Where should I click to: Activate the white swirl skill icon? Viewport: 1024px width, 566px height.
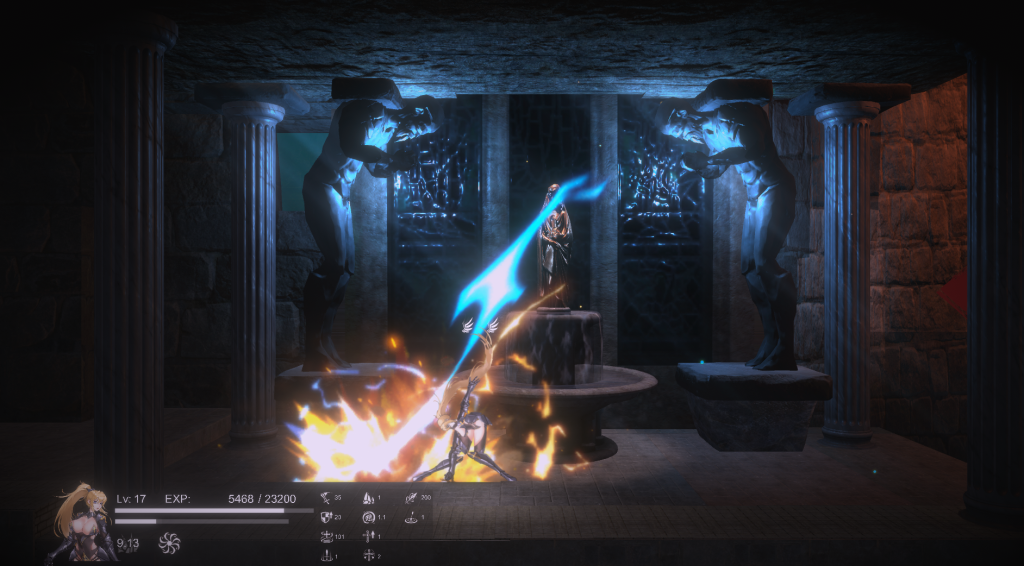pyautogui.click(x=168, y=544)
